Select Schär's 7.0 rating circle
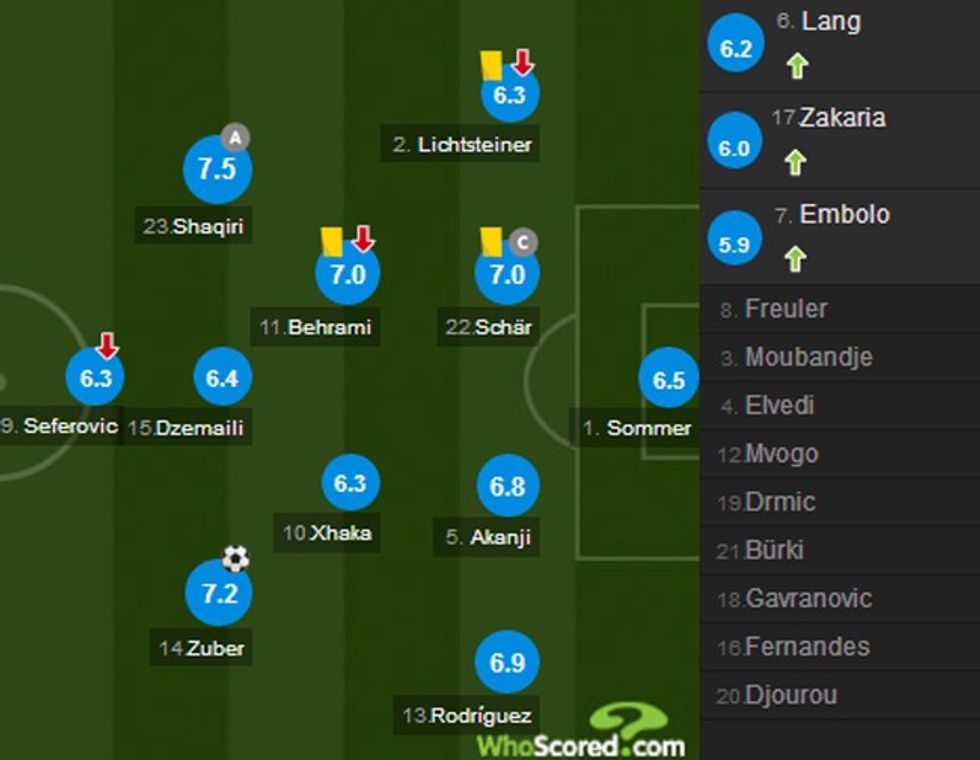 coord(507,273)
